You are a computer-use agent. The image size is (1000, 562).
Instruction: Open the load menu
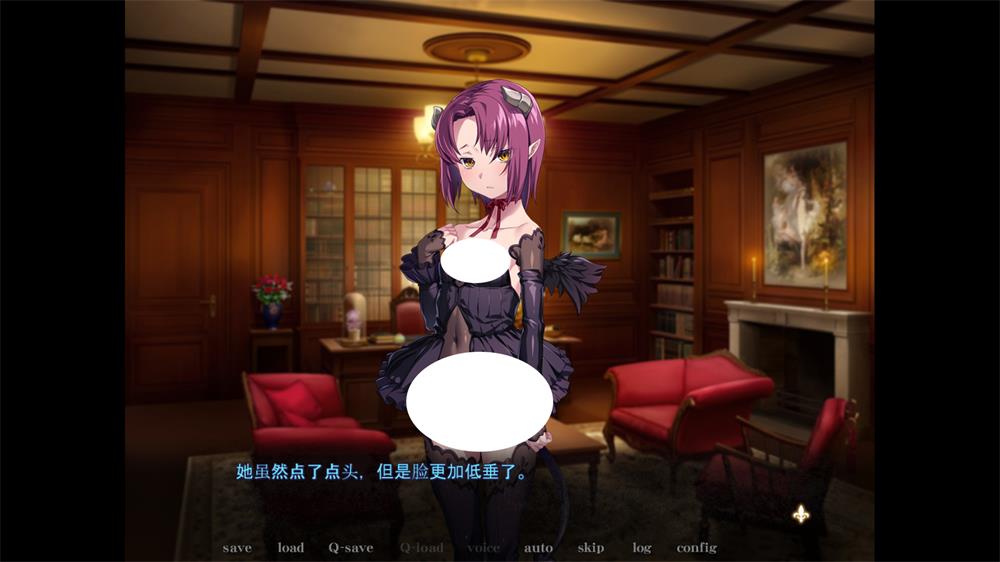coord(291,548)
